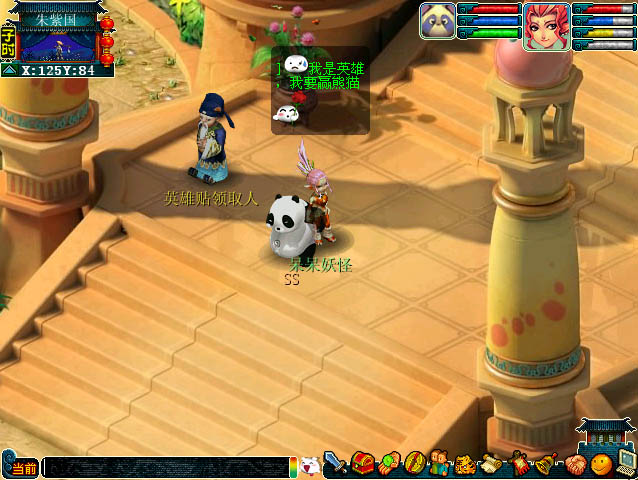Click the orange smiley face icon
638x480 pixels.
pyautogui.click(x=599, y=464)
